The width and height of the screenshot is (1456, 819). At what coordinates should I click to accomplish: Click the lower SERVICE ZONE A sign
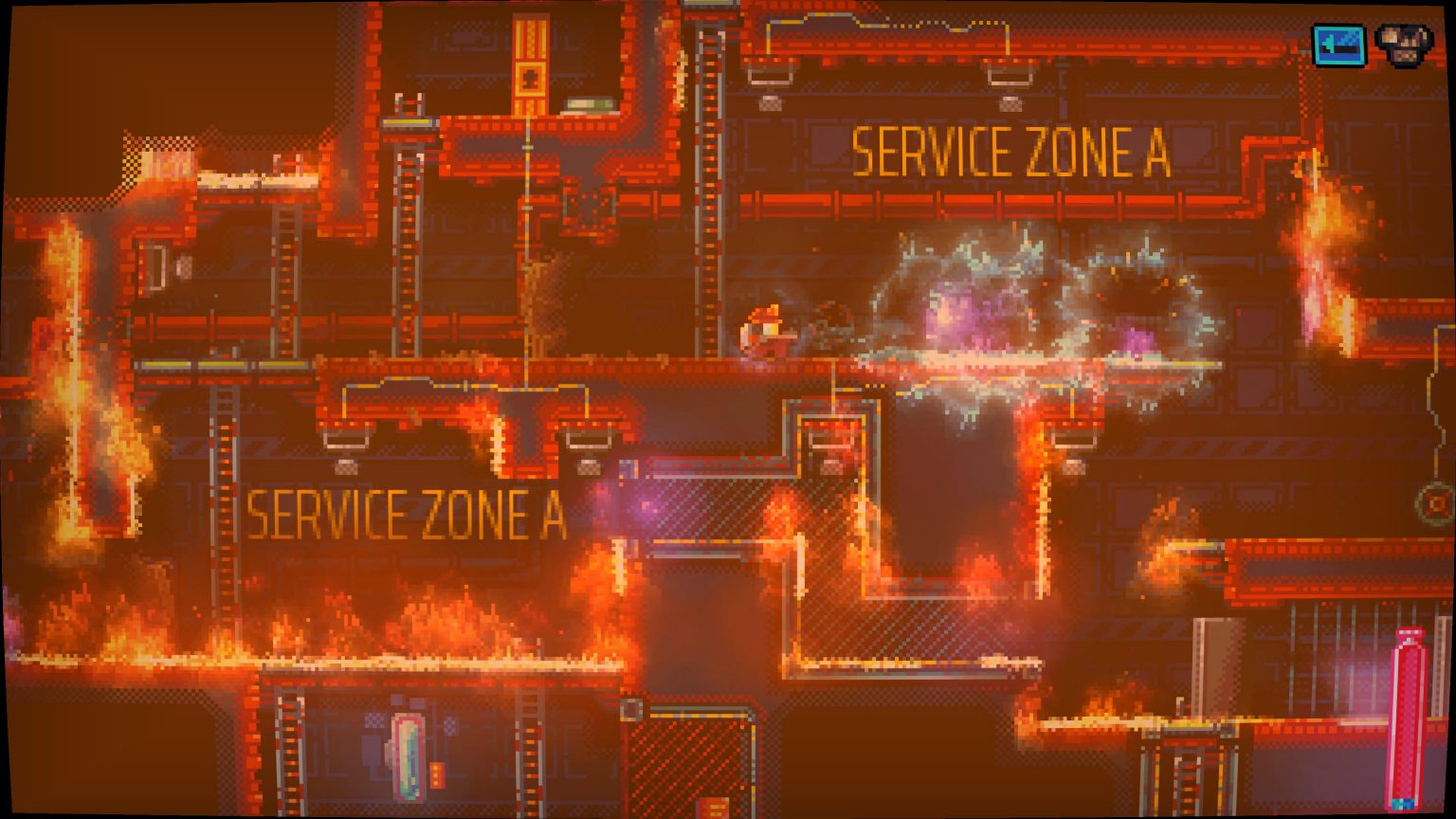[x=408, y=515]
